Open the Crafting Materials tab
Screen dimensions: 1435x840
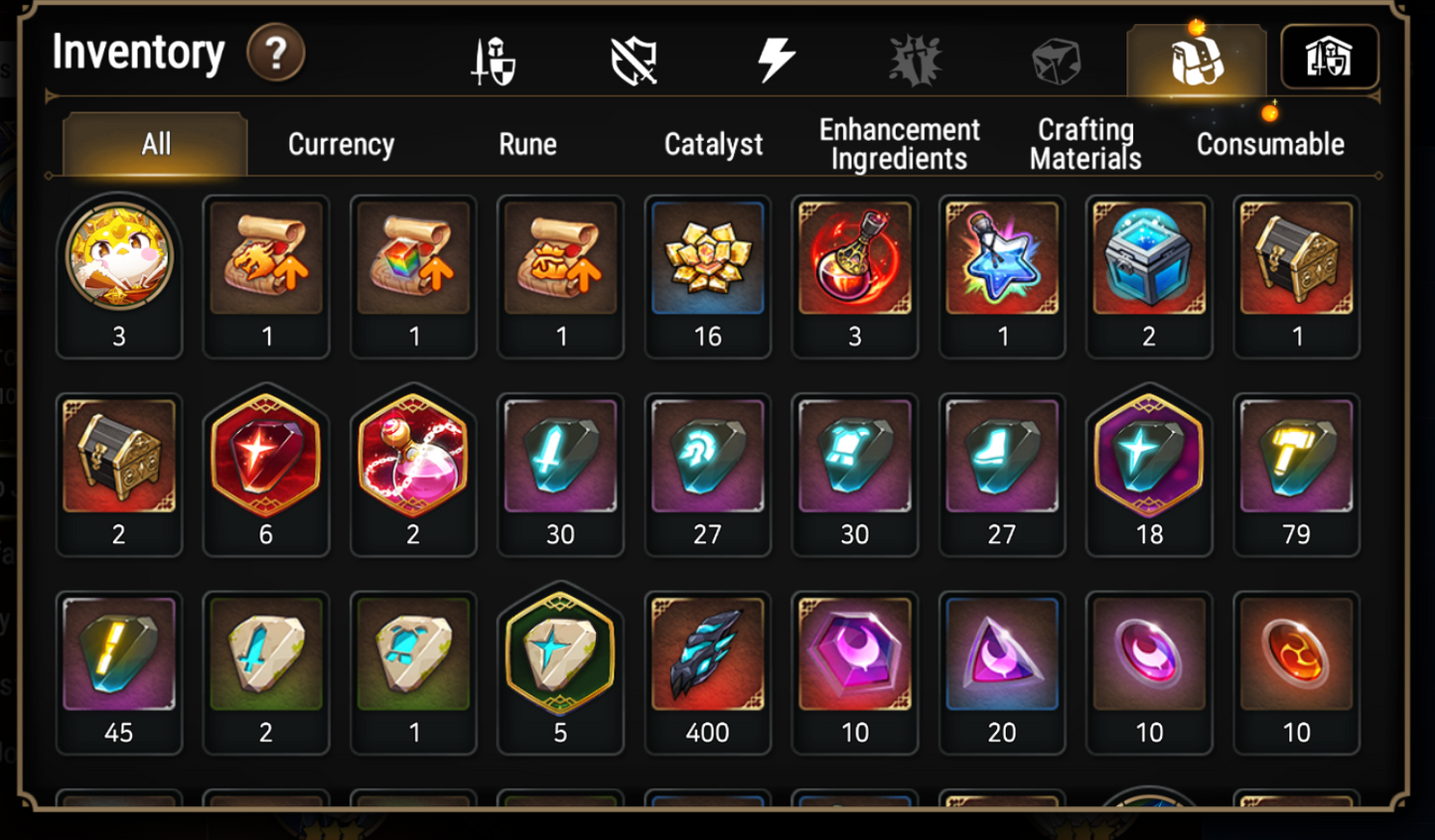pyautogui.click(x=1084, y=142)
